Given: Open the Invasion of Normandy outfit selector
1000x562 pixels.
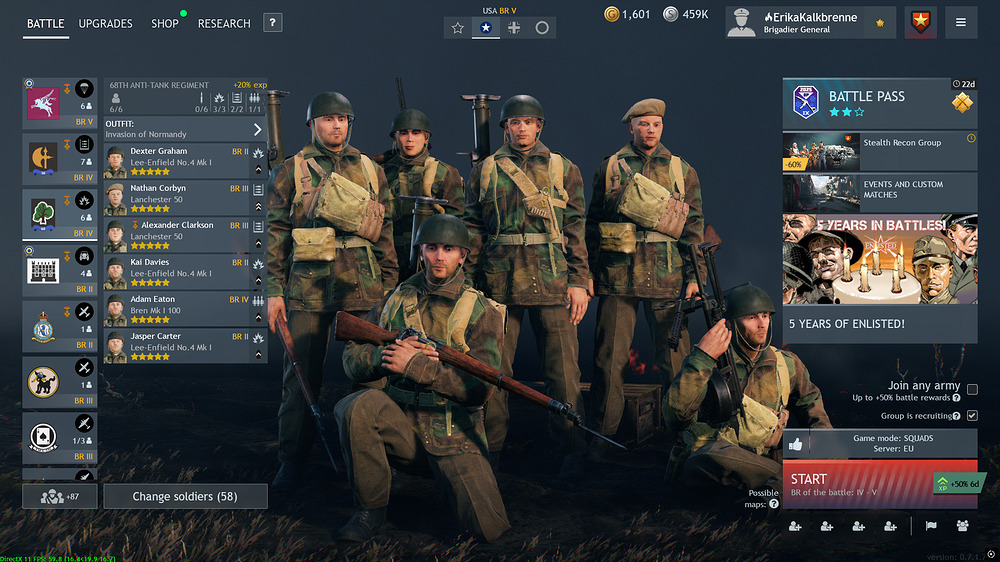Looking at the screenshot, I should [185, 129].
